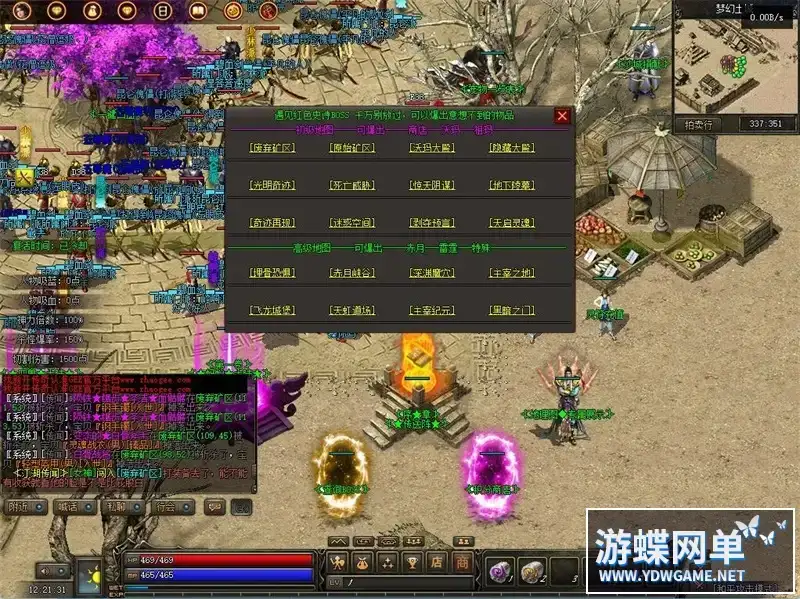The width and height of the screenshot is (800, 599).
Task: Choose the 主宰之地 destination
Action: point(511,272)
